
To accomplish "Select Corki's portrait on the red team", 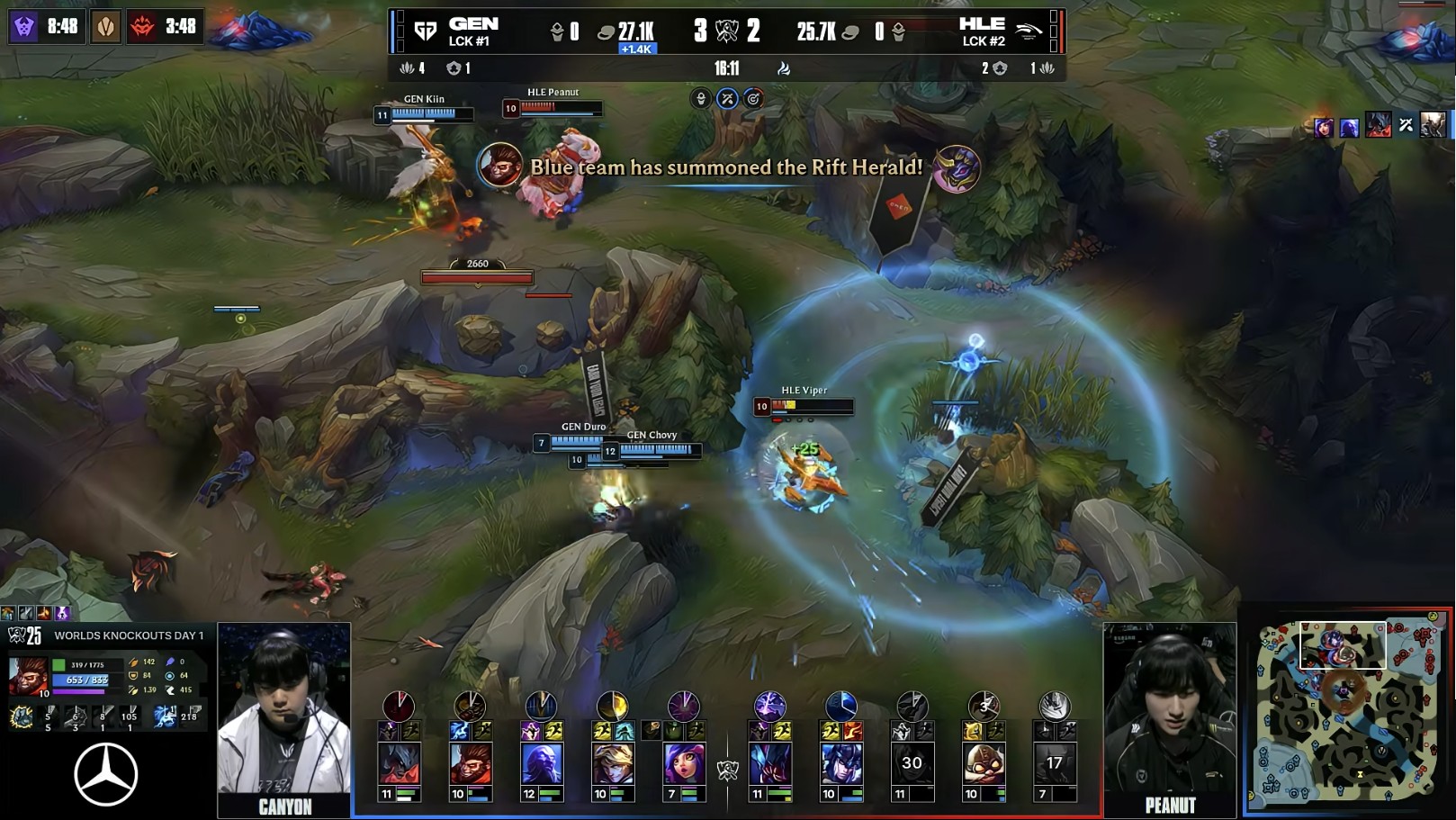I will (984, 763).
